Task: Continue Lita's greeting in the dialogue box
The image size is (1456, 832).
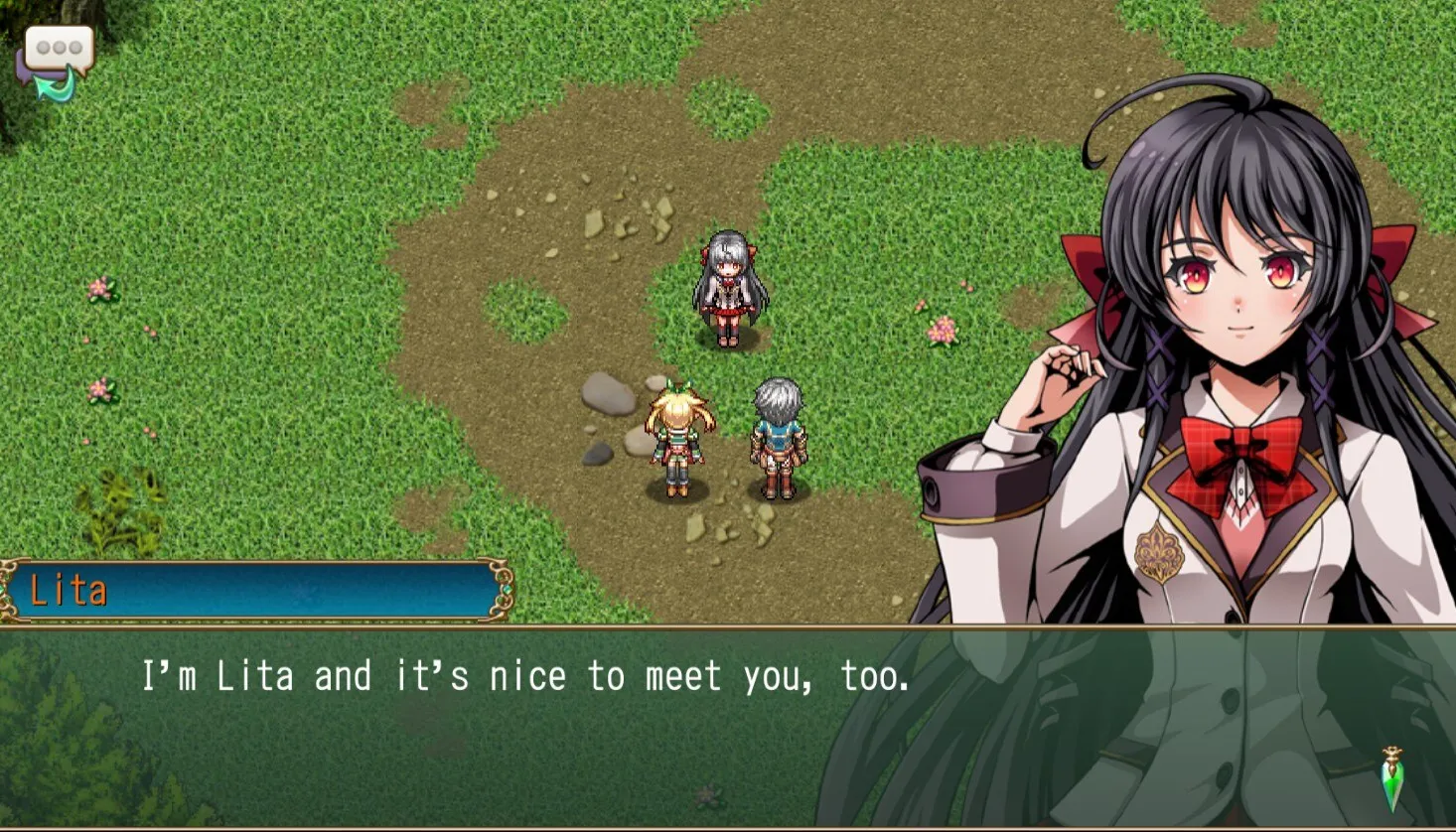Action: [x=526, y=678]
